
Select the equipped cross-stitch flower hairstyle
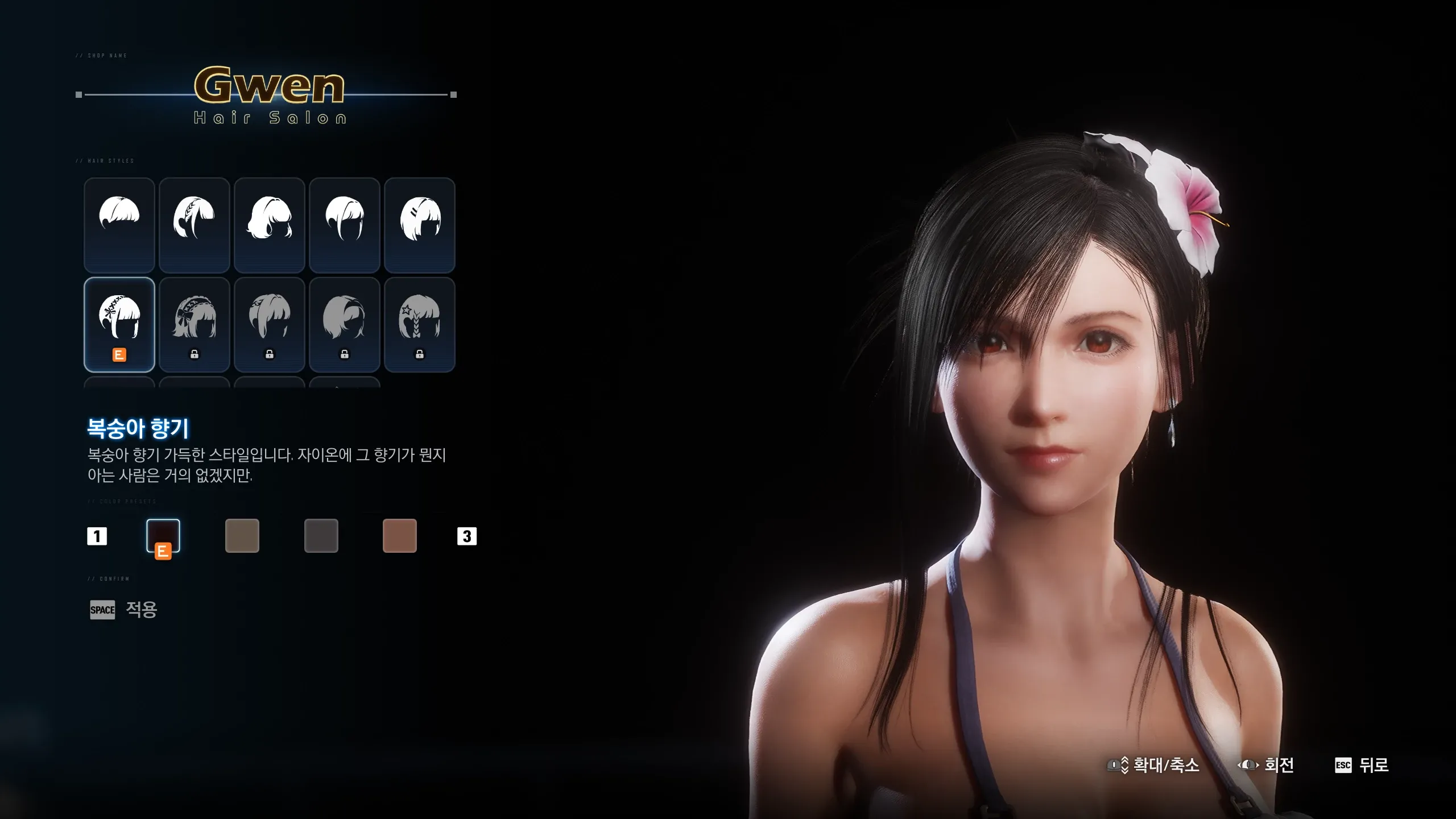point(119,324)
